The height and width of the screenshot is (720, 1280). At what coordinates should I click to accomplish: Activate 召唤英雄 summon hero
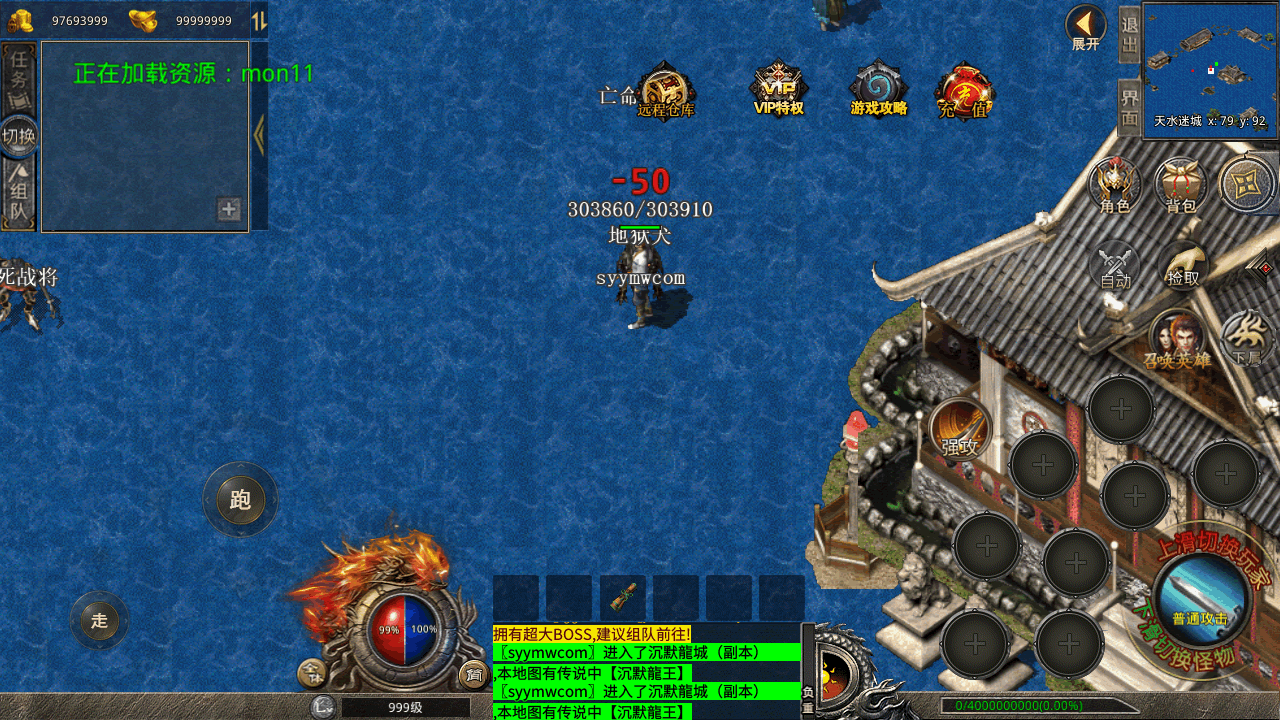tap(1178, 339)
